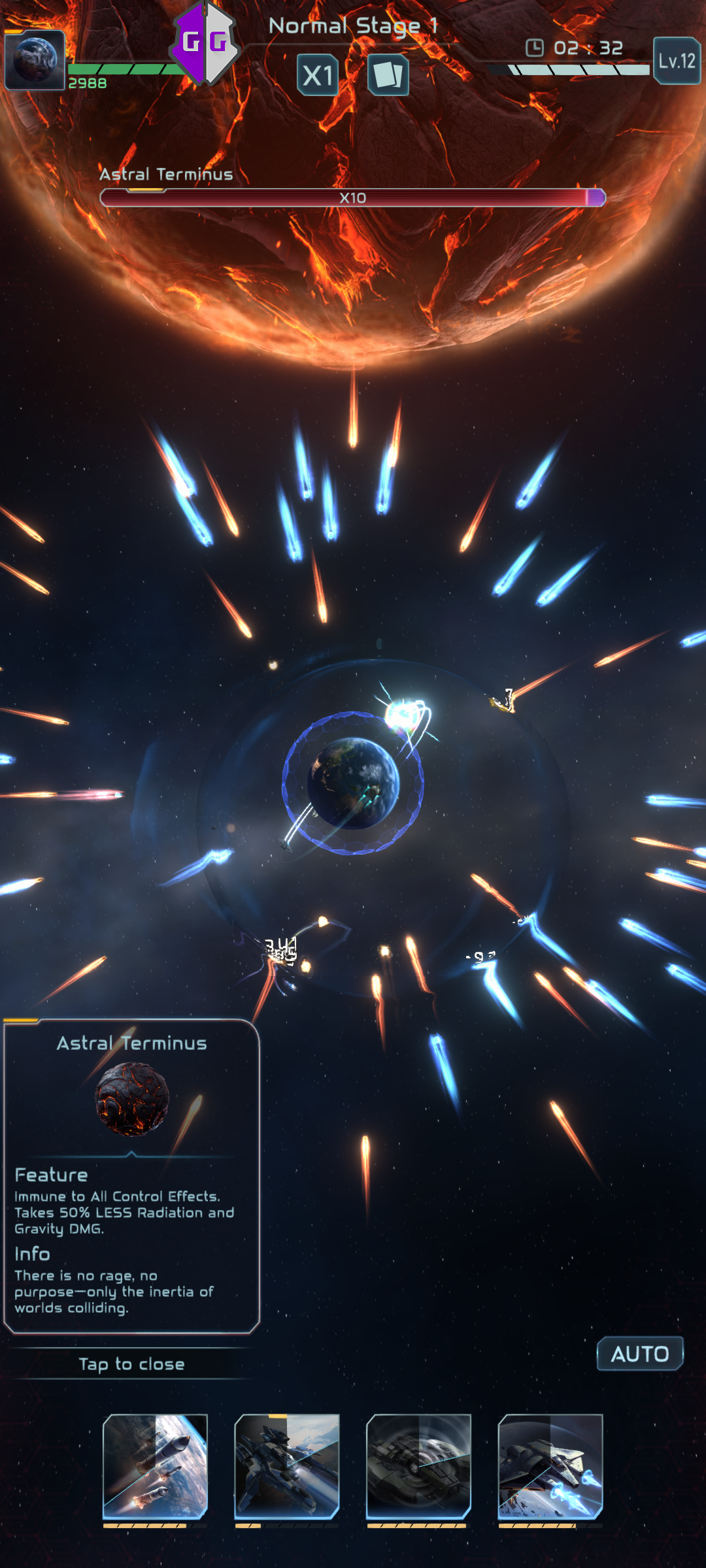706x1568 pixels.
Task: Activate the rocket launch ship skill
Action: [155, 1466]
